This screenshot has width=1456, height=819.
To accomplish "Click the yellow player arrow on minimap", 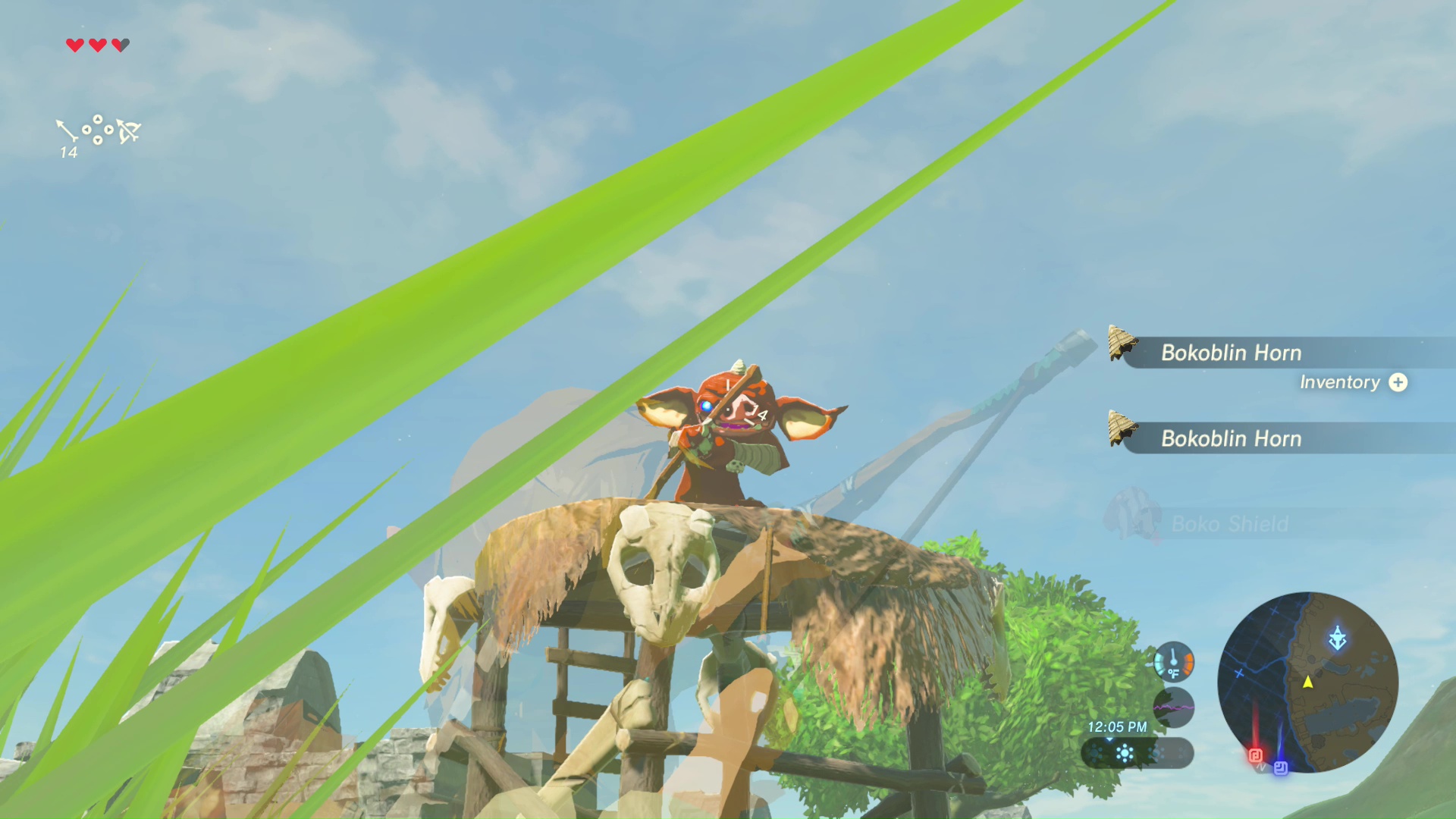I will [x=1308, y=682].
